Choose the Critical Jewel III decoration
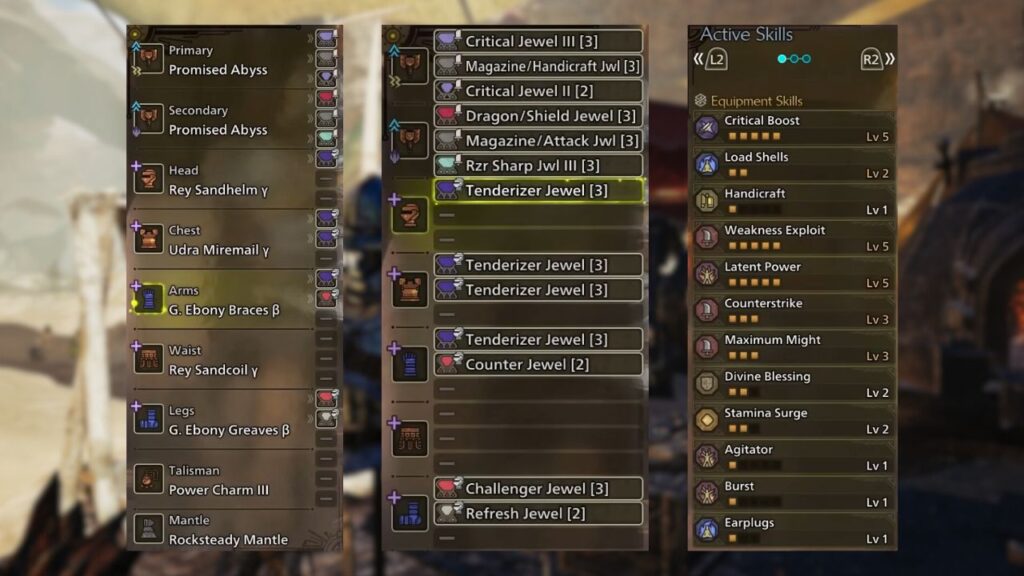1024x576 pixels. click(538, 41)
